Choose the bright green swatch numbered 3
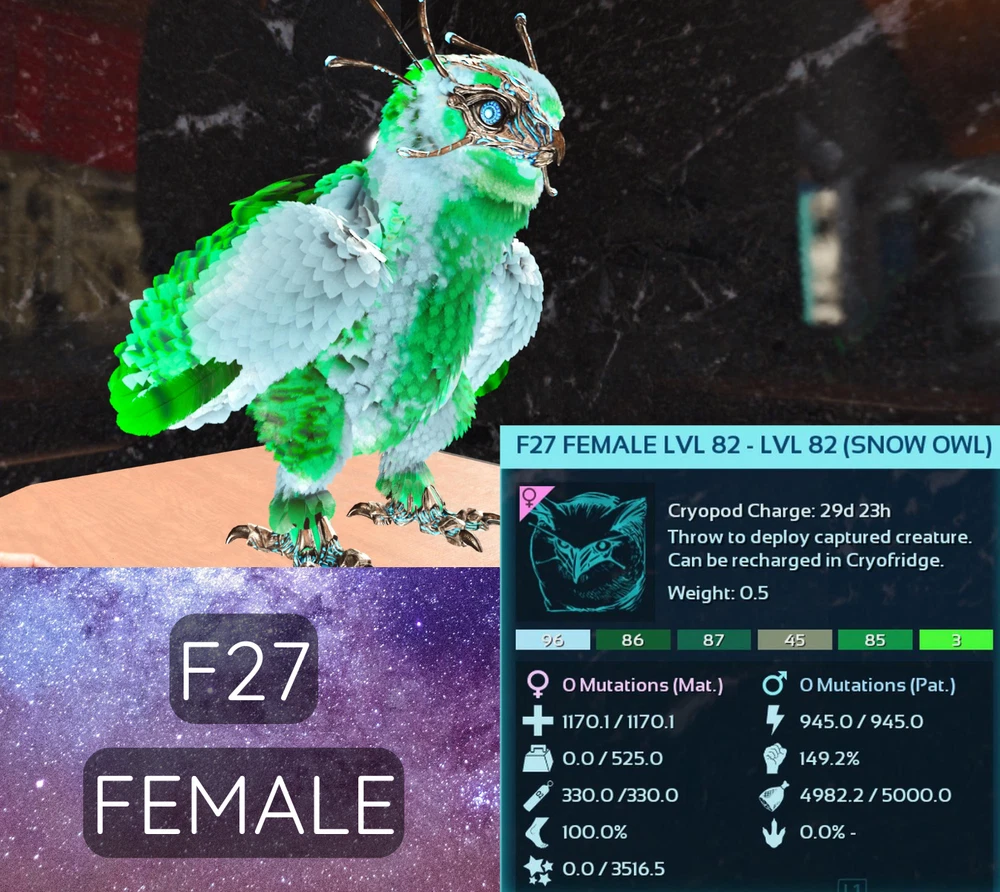 pyautogui.click(x=956, y=640)
